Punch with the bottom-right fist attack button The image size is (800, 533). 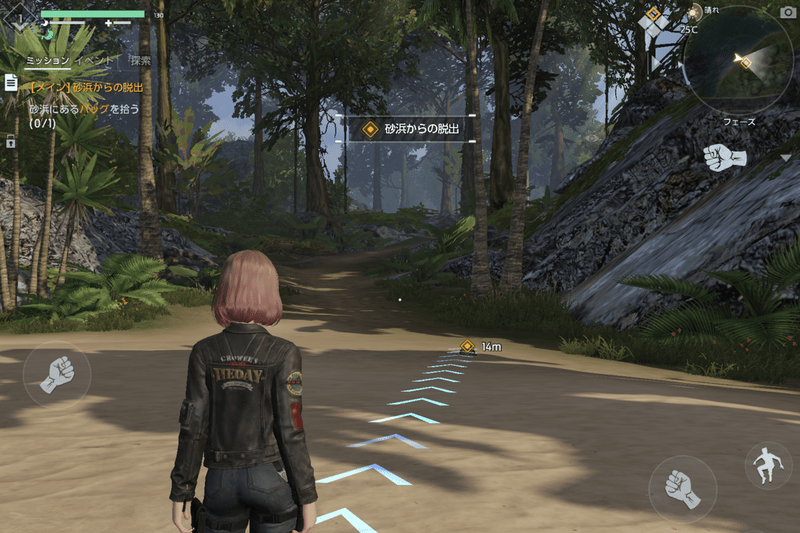[x=682, y=490]
